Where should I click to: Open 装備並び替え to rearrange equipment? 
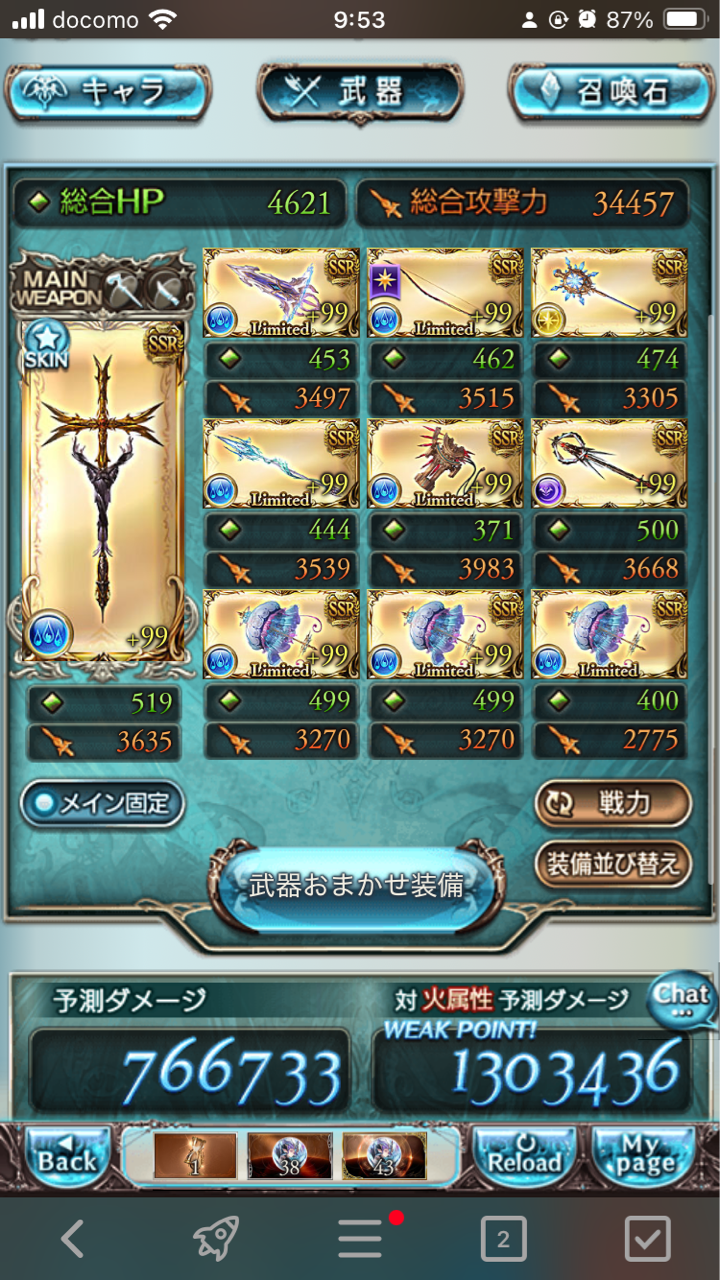click(612, 861)
